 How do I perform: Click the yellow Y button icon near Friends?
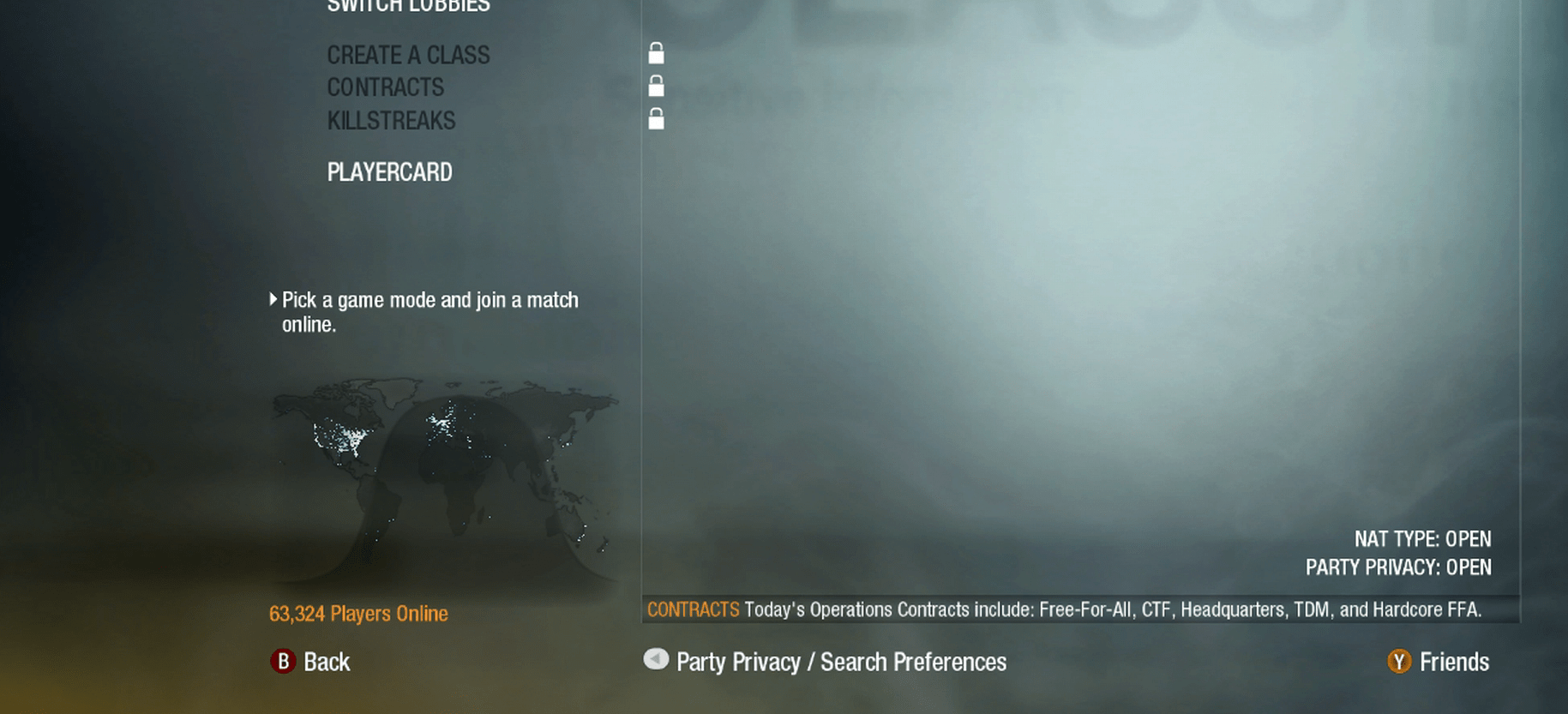click(1399, 662)
